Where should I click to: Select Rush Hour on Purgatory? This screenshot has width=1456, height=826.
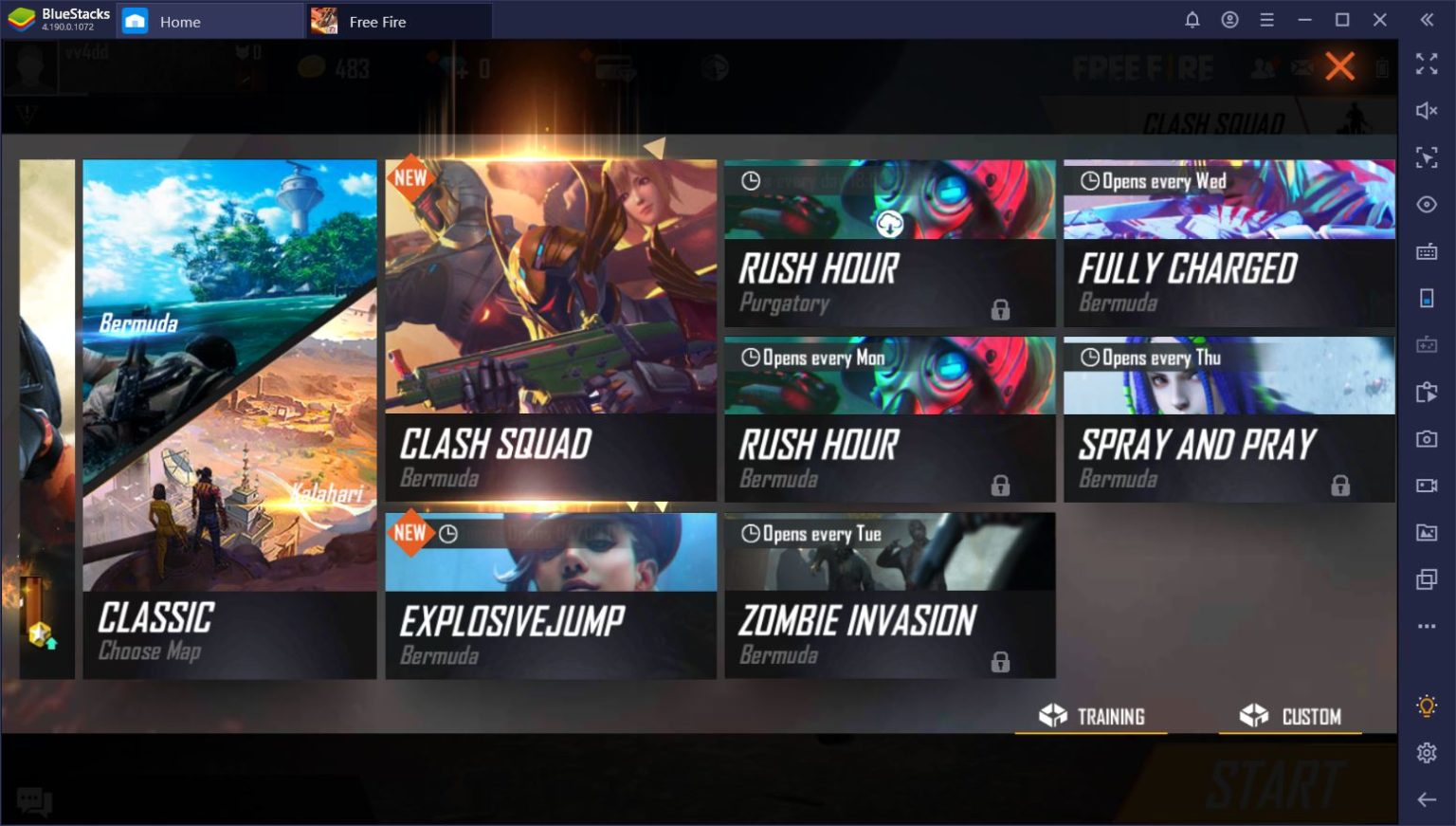pyautogui.click(x=889, y=244)
